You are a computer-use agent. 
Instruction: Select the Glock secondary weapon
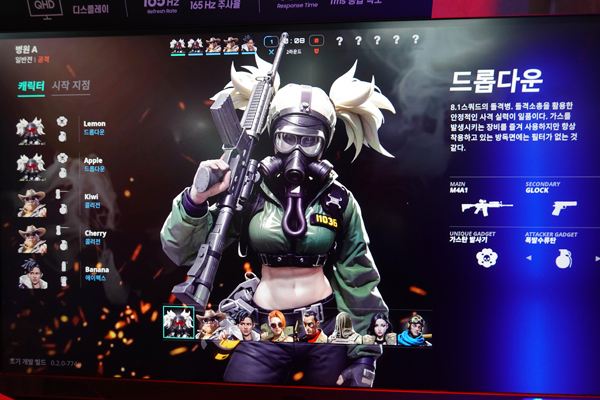[565, 207]
